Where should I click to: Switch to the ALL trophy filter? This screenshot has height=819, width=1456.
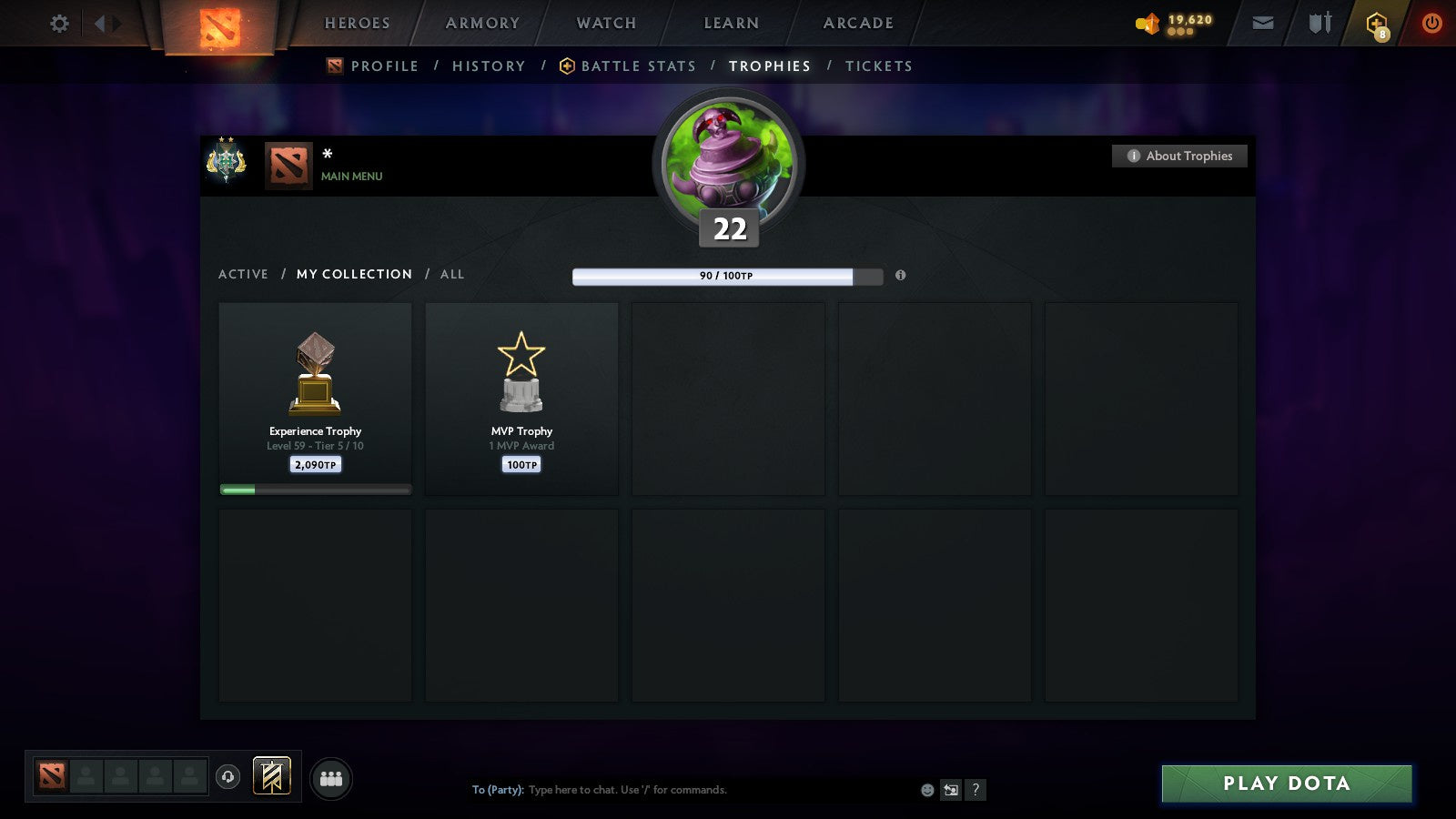[452, 274]
